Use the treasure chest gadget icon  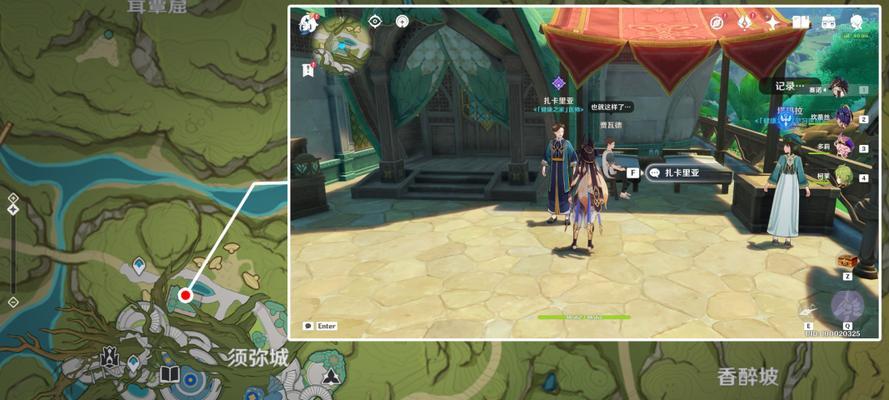coord(847,260)
